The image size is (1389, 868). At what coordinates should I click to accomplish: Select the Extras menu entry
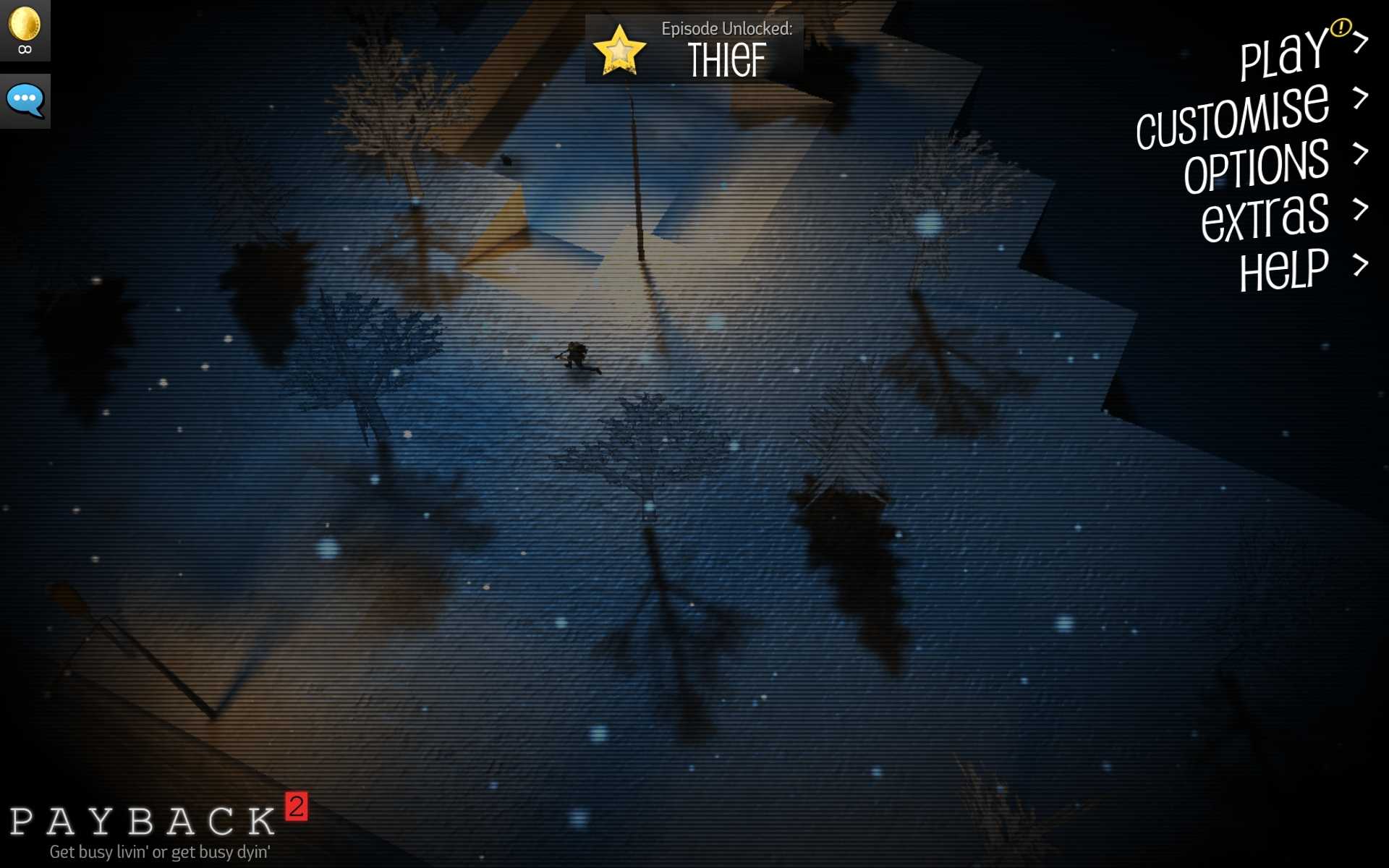click(x=1265, y=217)
